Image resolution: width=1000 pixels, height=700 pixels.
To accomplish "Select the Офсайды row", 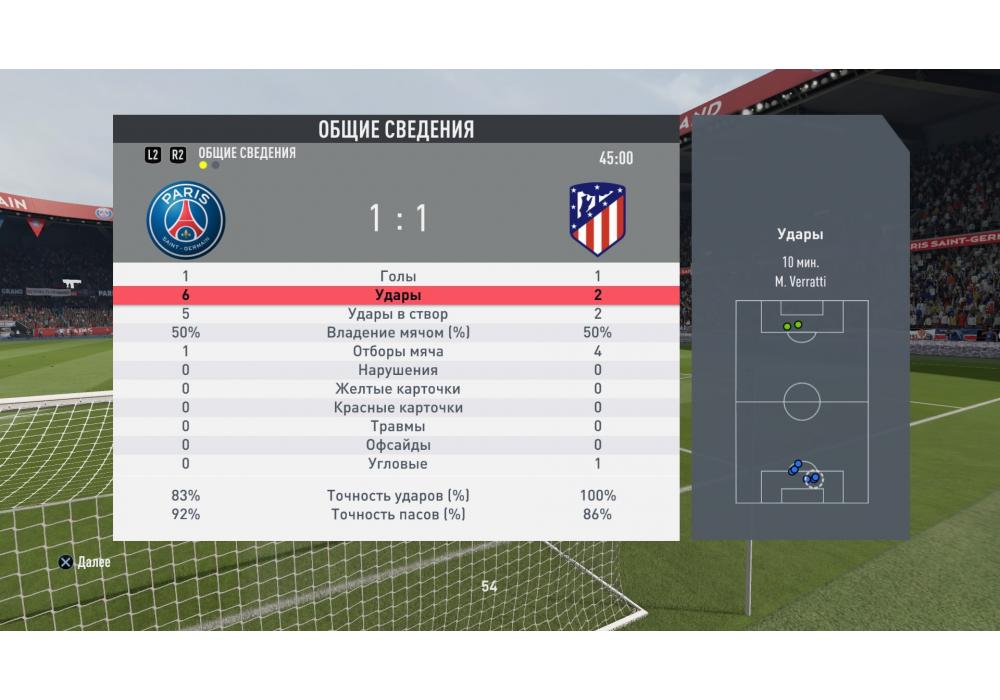I will click(x=397, y=445).
